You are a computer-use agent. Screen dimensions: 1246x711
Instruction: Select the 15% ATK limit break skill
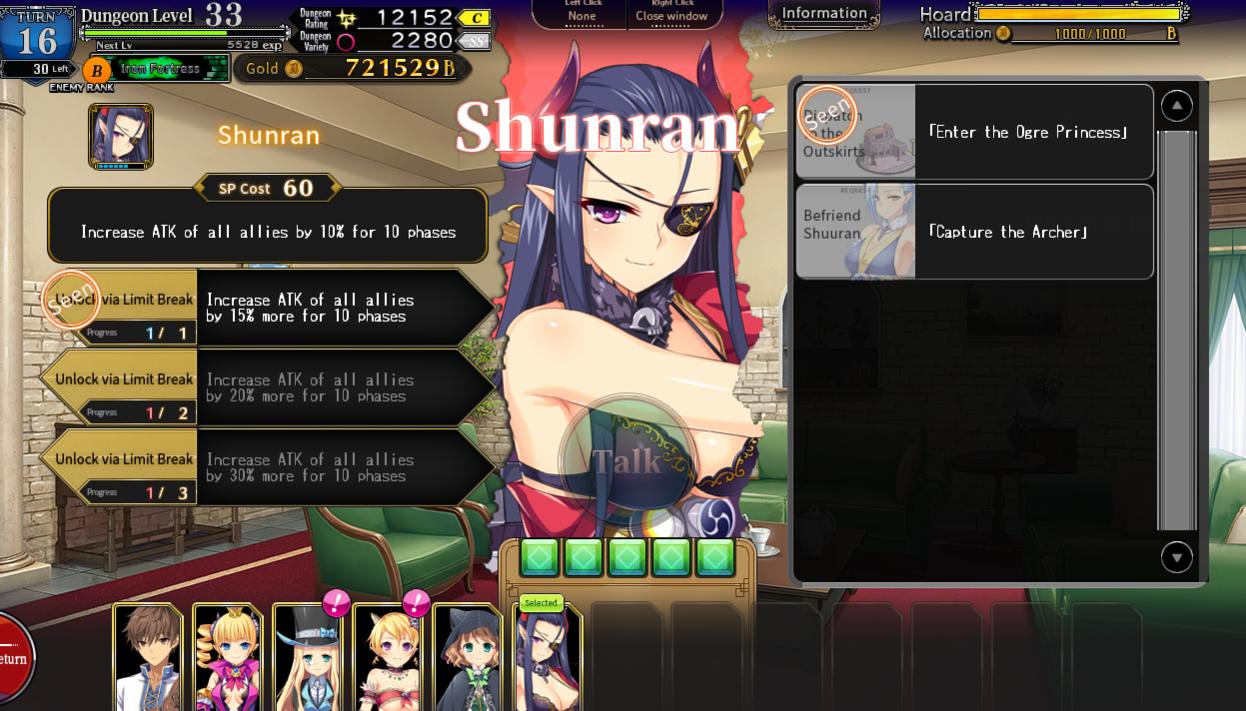pos(268,308)
